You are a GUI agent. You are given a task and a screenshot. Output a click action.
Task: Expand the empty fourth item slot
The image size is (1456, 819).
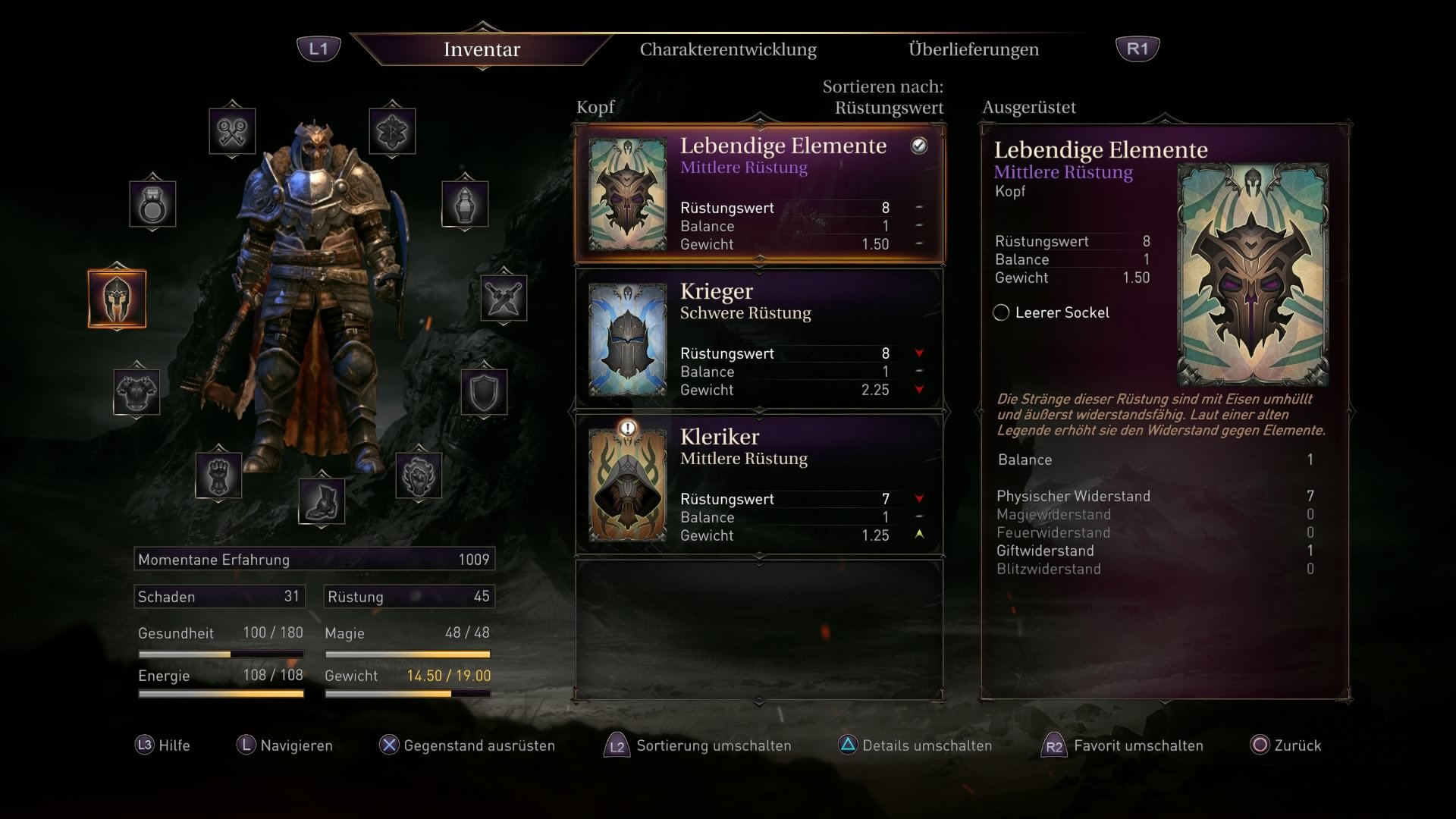coord(758,626)
